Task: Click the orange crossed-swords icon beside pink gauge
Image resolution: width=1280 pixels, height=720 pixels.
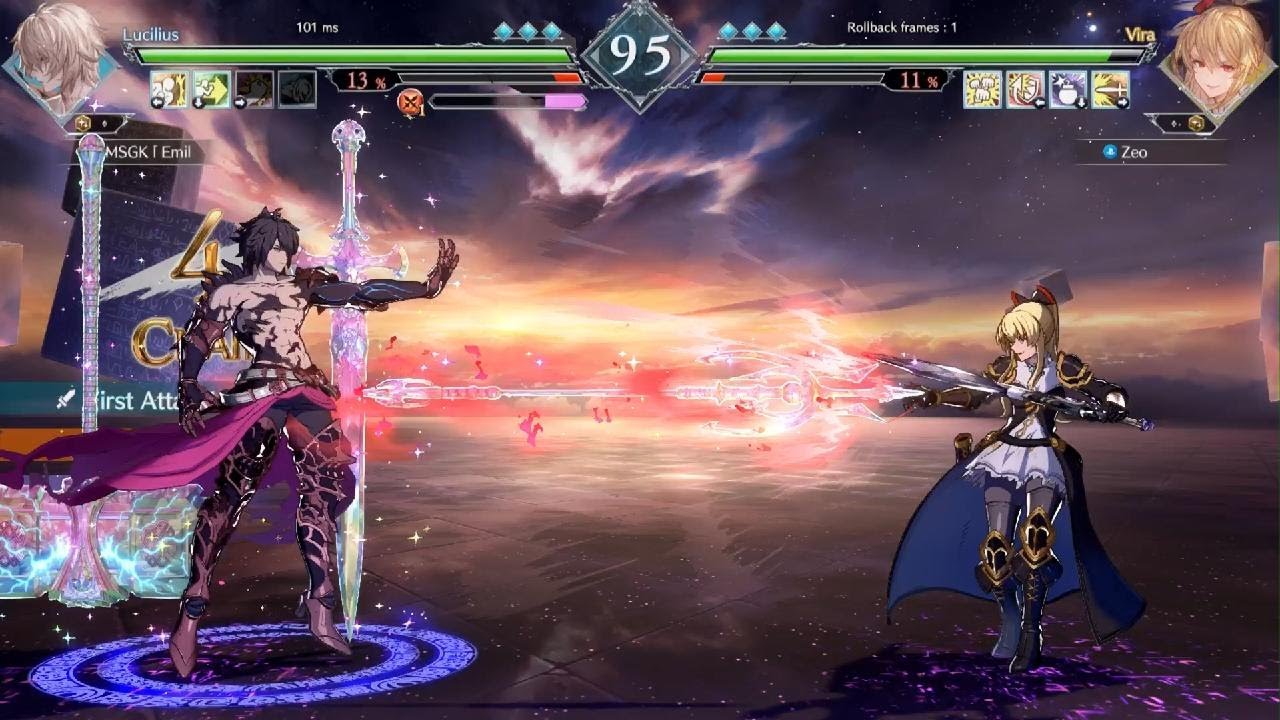Action: 410,101
